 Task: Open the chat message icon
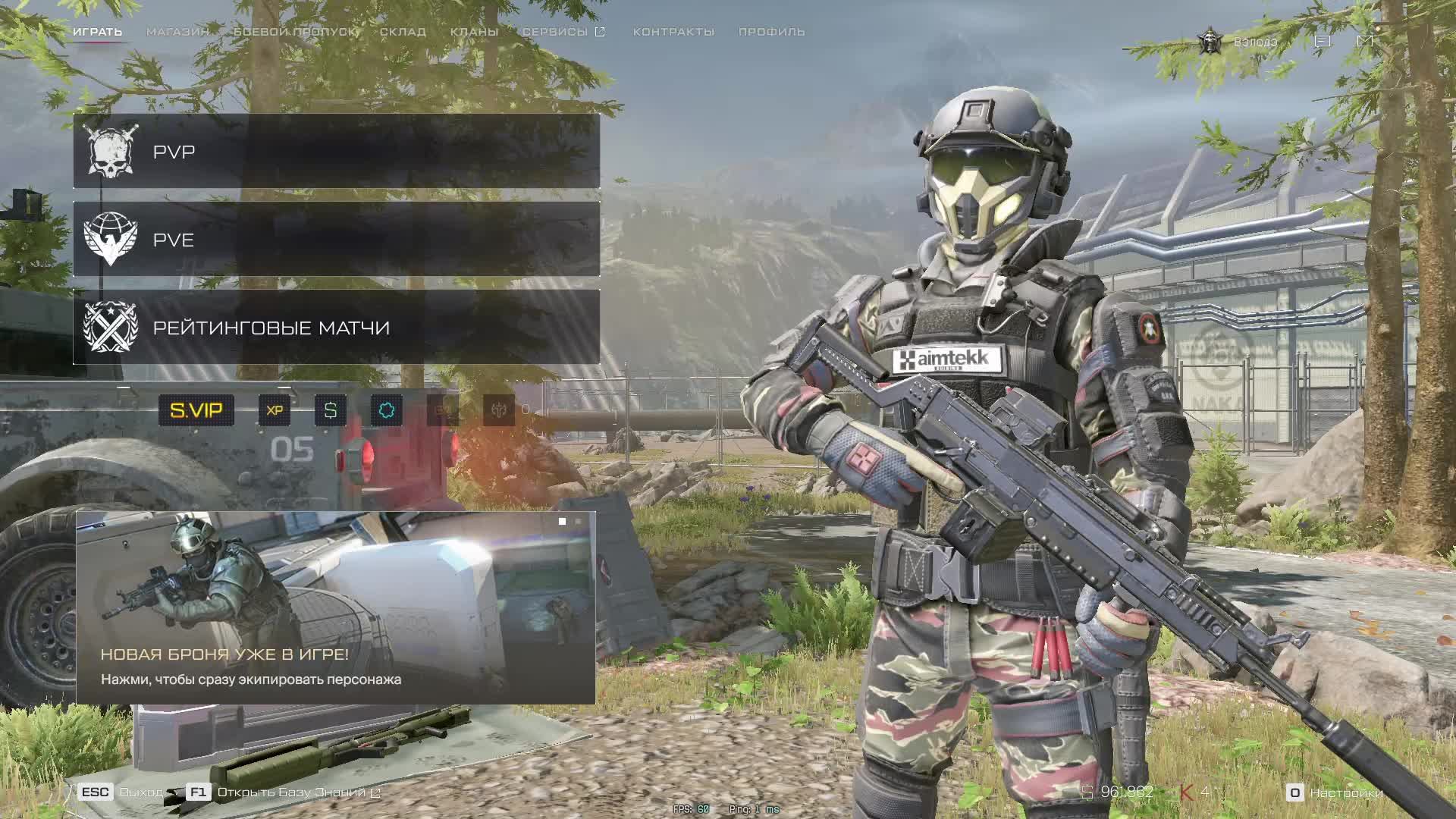tap(1323, 41)
